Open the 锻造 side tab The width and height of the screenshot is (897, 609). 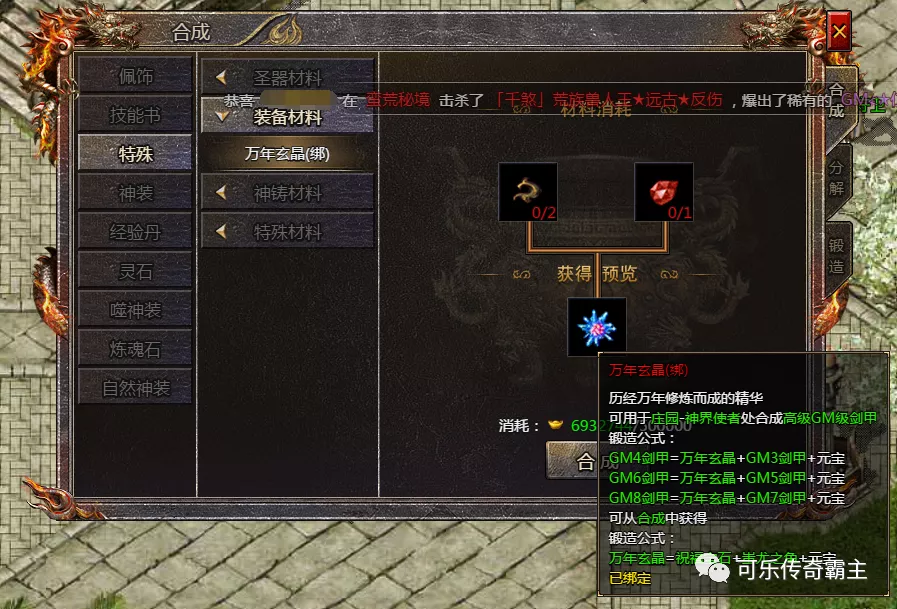pos(836,252)
